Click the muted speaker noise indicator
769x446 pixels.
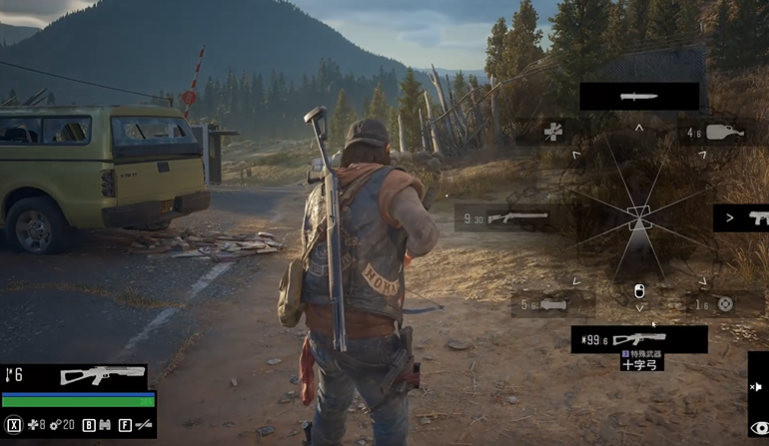(757, 387)
